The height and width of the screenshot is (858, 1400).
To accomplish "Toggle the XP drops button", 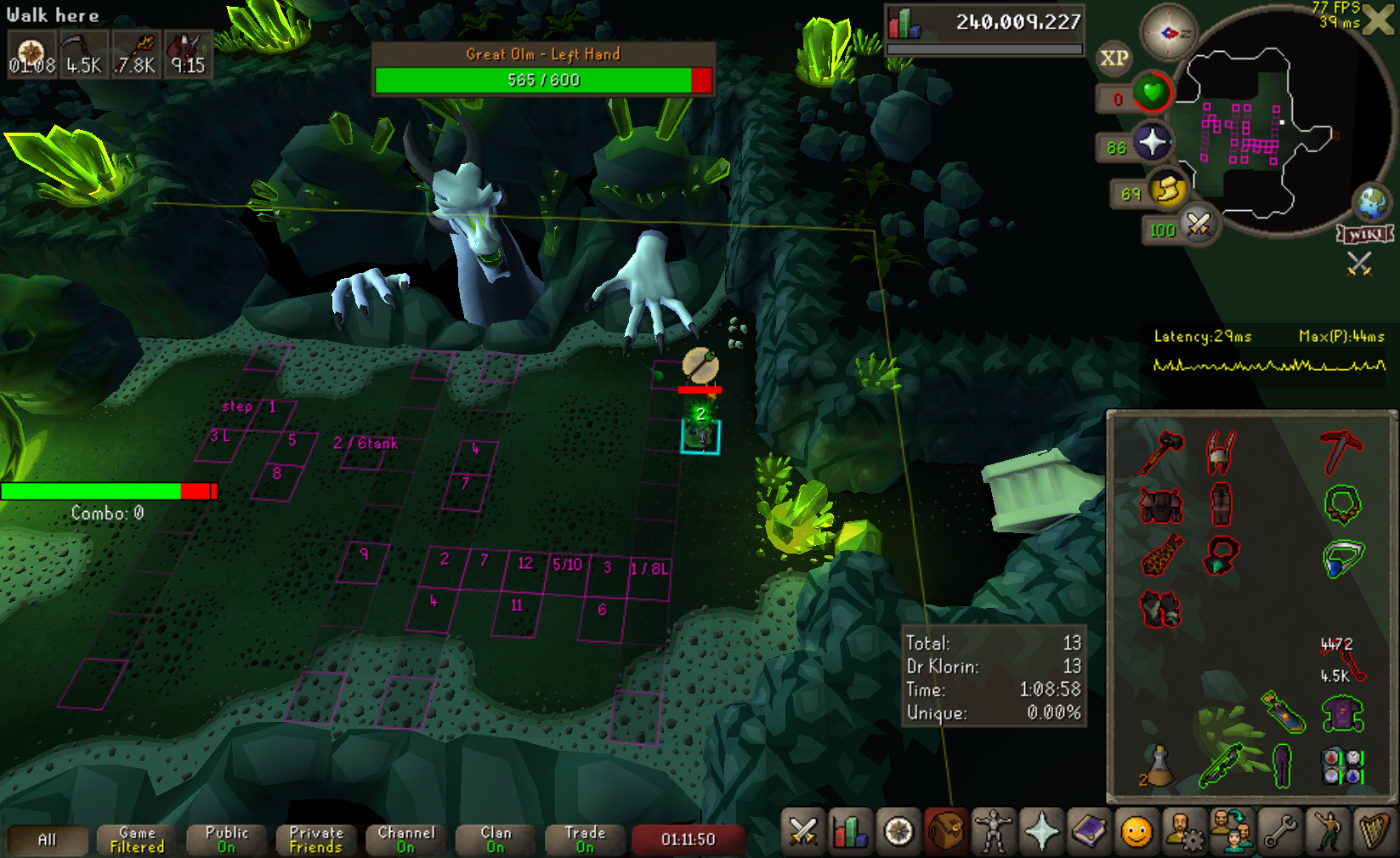I will tap(1114, 58).
